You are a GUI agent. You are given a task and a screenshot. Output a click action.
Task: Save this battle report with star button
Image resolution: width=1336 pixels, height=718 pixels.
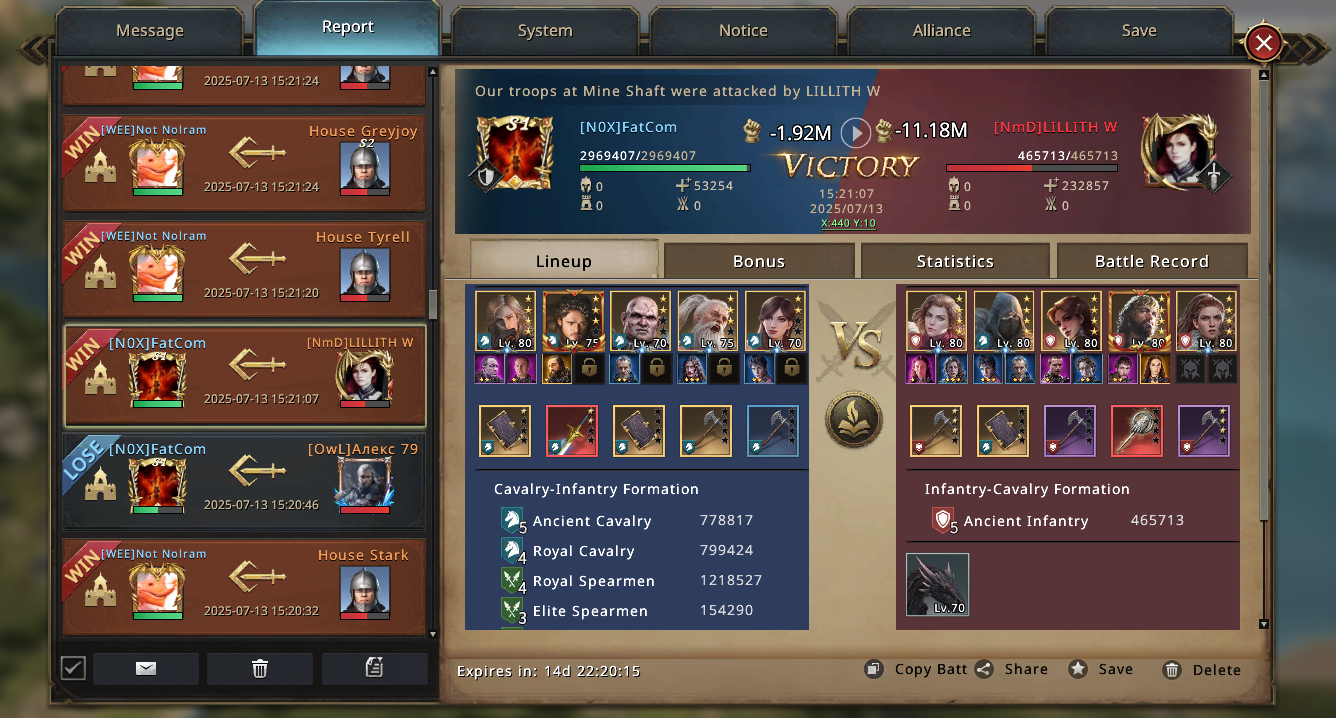pyautogui.click(x=1101, y=670)
